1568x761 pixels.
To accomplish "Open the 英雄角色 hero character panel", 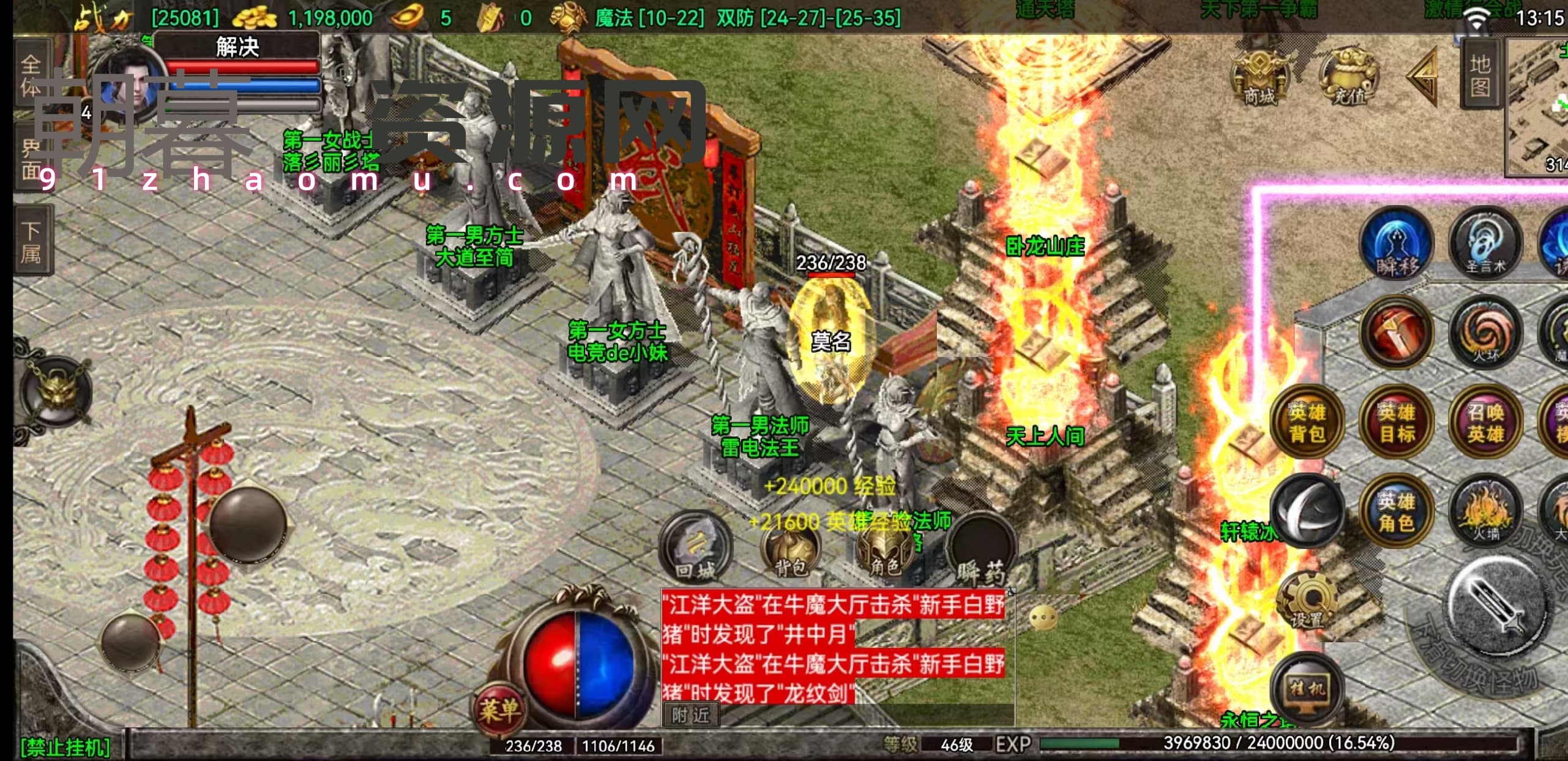I will pyautogui.click(x=1397, y=512).
